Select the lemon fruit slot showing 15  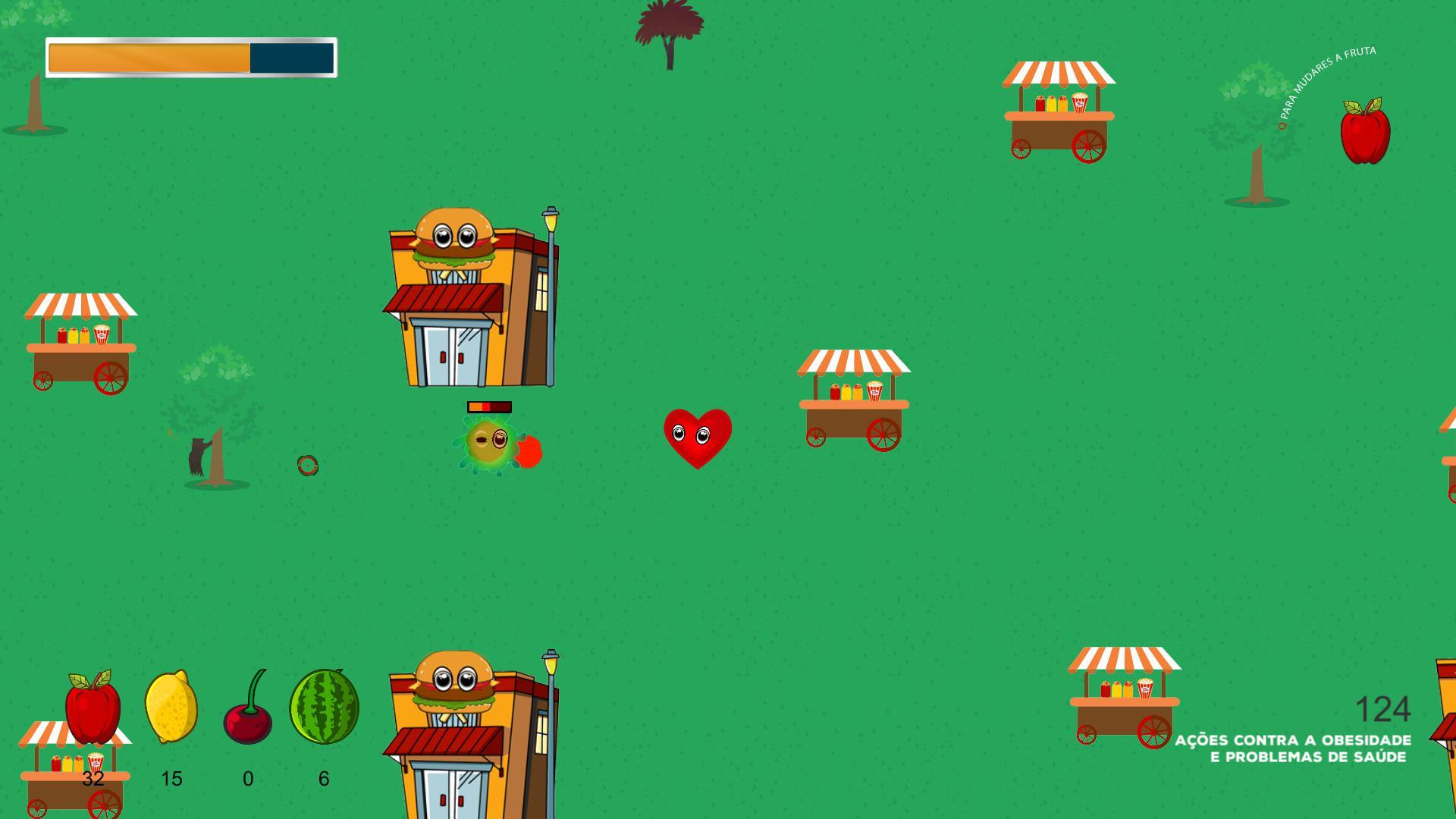tap(171, 709)
